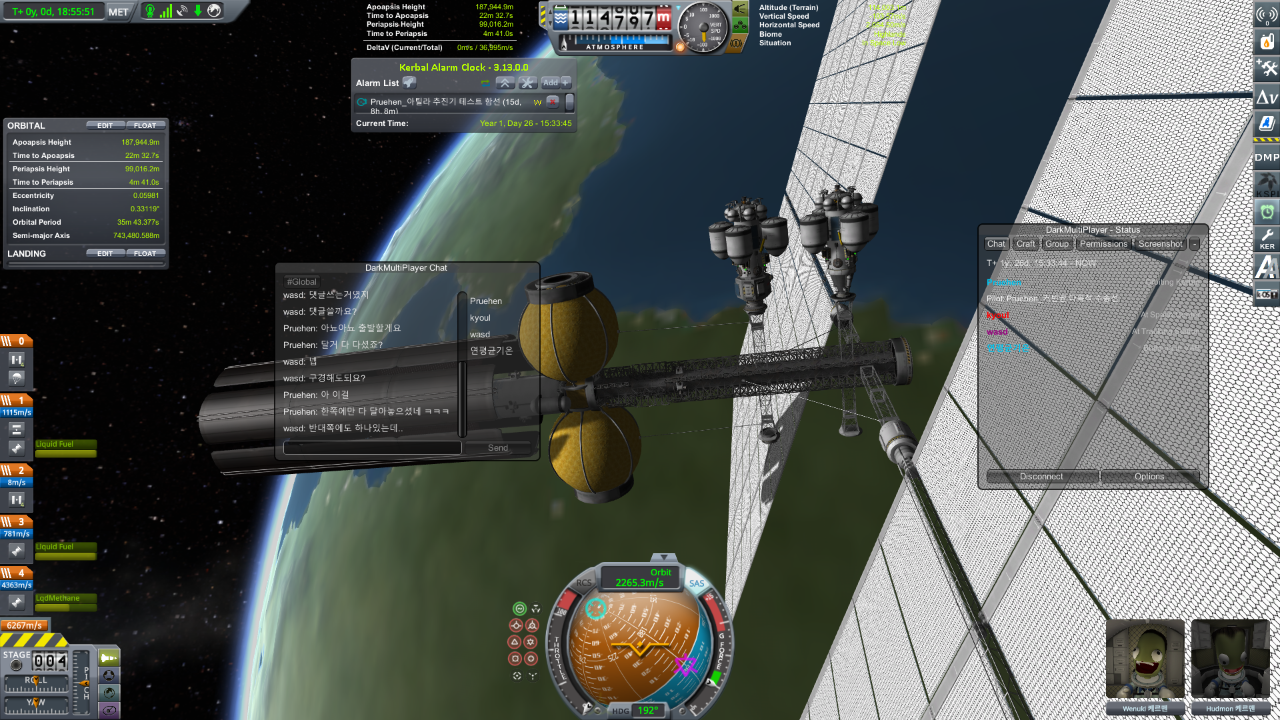Float the Landing readout panel
1280x720 pixels.
pyautogui.click(x=145, y=254)
